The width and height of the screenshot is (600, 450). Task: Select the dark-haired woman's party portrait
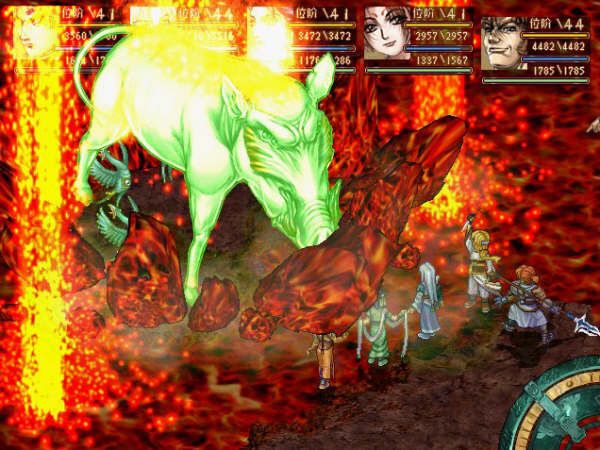[387, 40]
